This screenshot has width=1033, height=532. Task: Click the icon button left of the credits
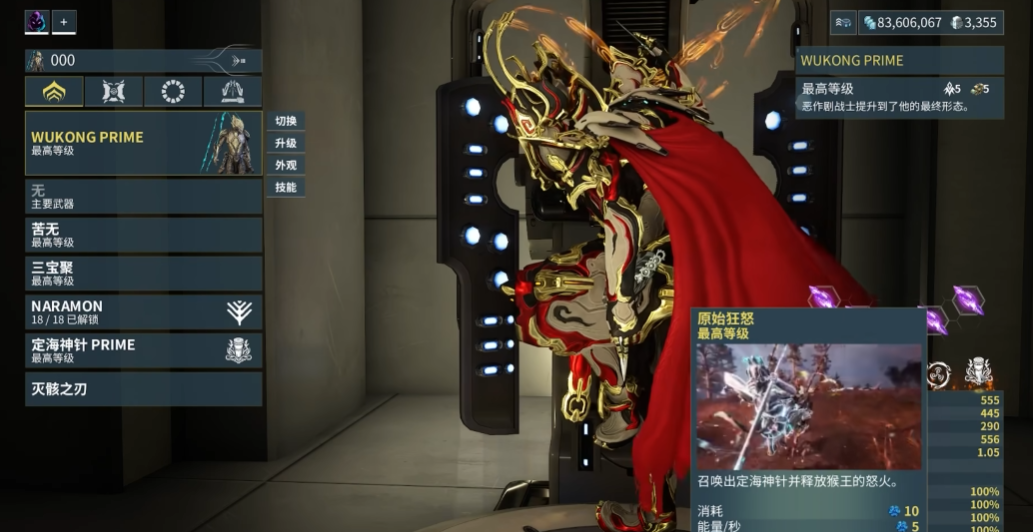pyautogui.click(x=843, y=23)
